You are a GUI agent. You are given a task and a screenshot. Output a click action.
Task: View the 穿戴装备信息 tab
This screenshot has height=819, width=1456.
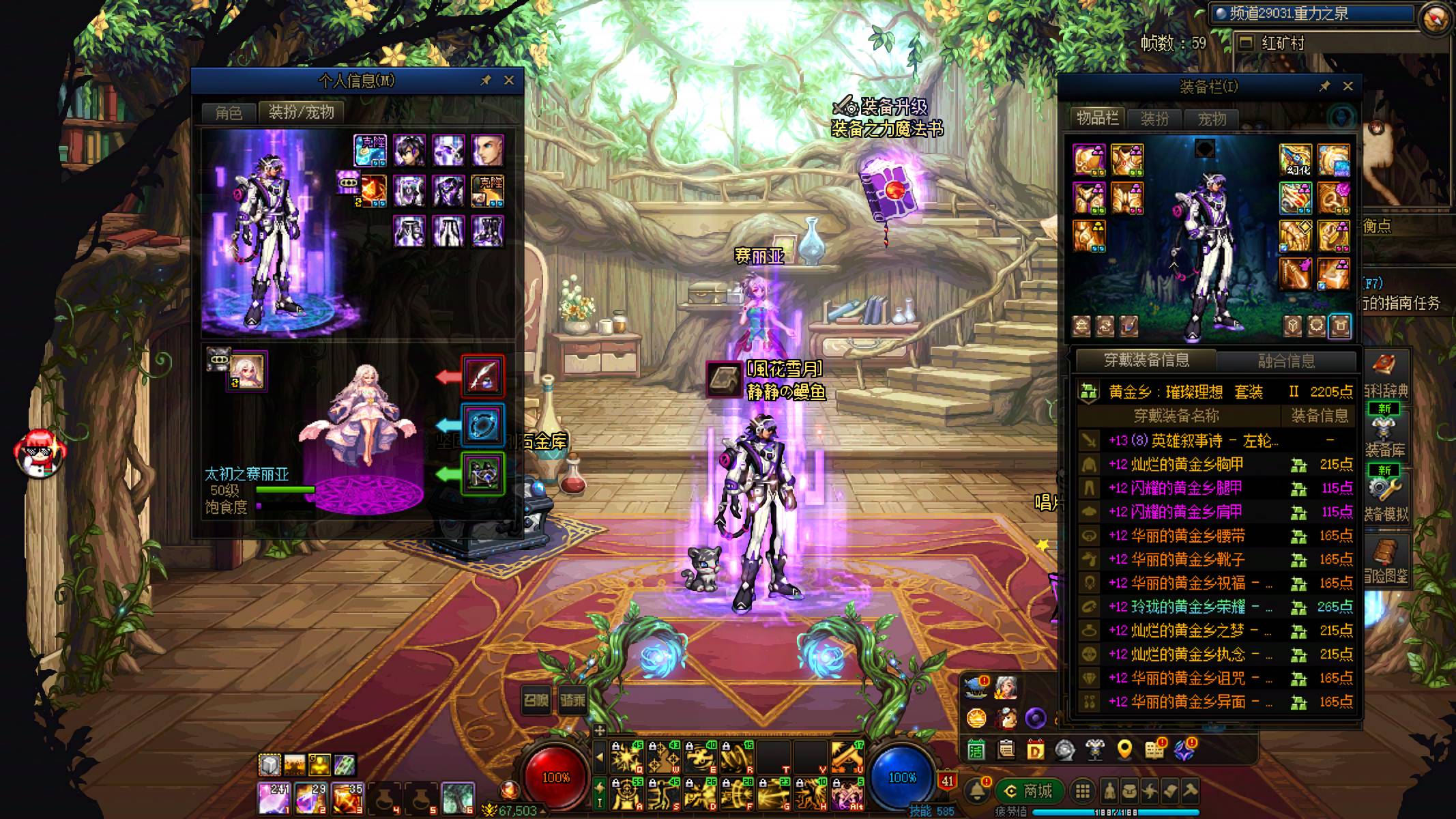click(1146, 360)
